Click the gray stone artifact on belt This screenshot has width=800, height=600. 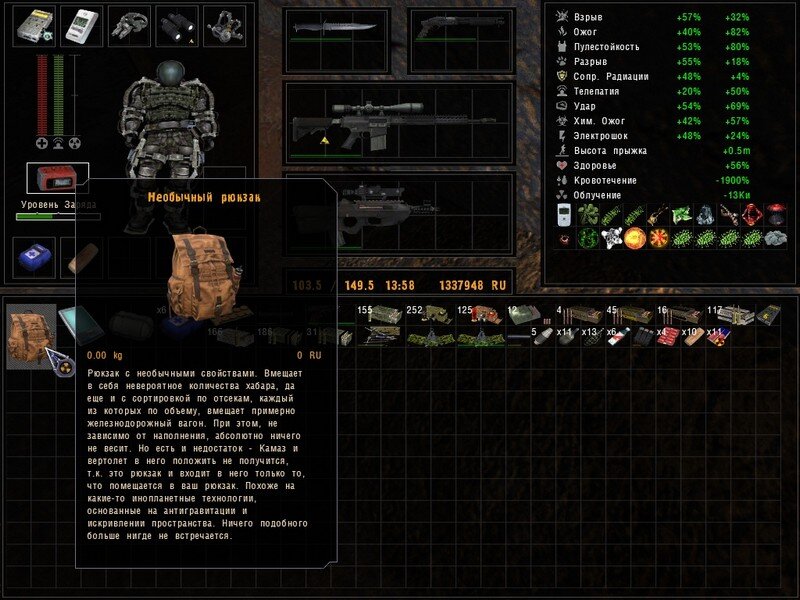[x=777, y=239]
